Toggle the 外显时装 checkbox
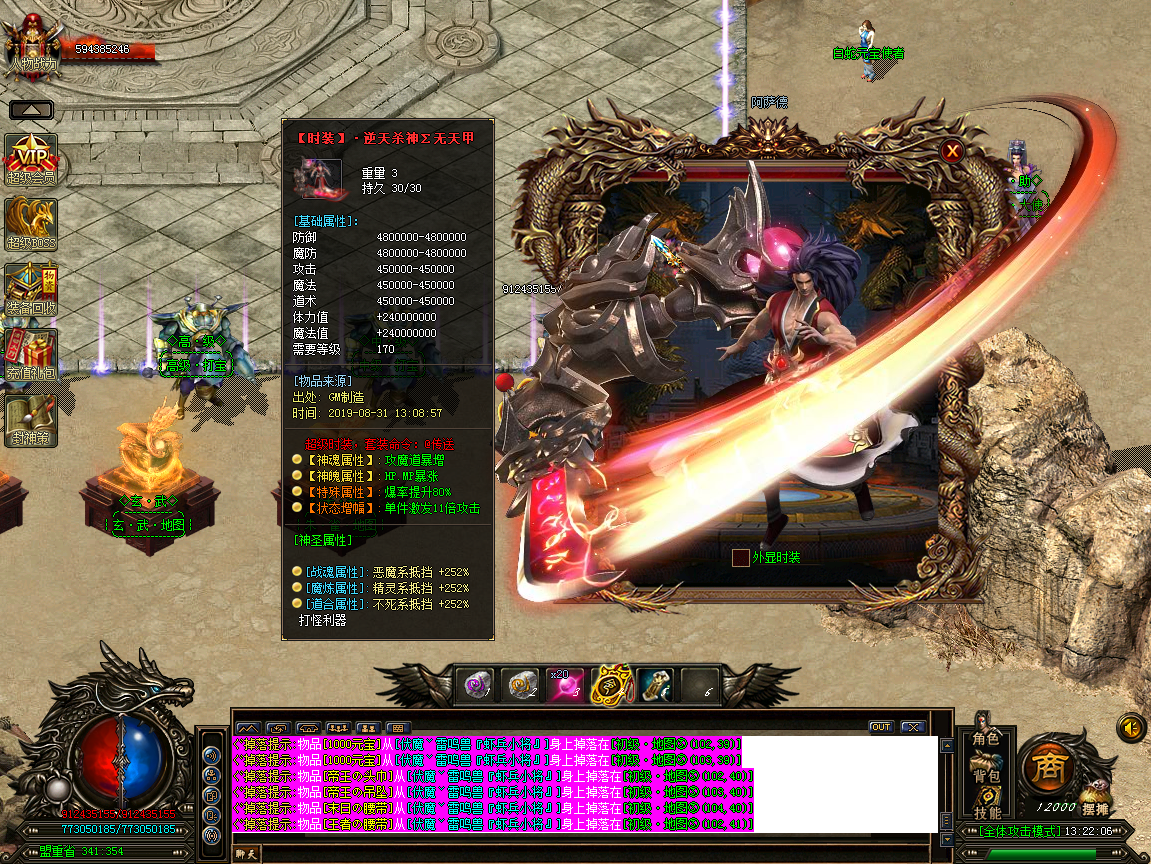 [x=740, y=558]
